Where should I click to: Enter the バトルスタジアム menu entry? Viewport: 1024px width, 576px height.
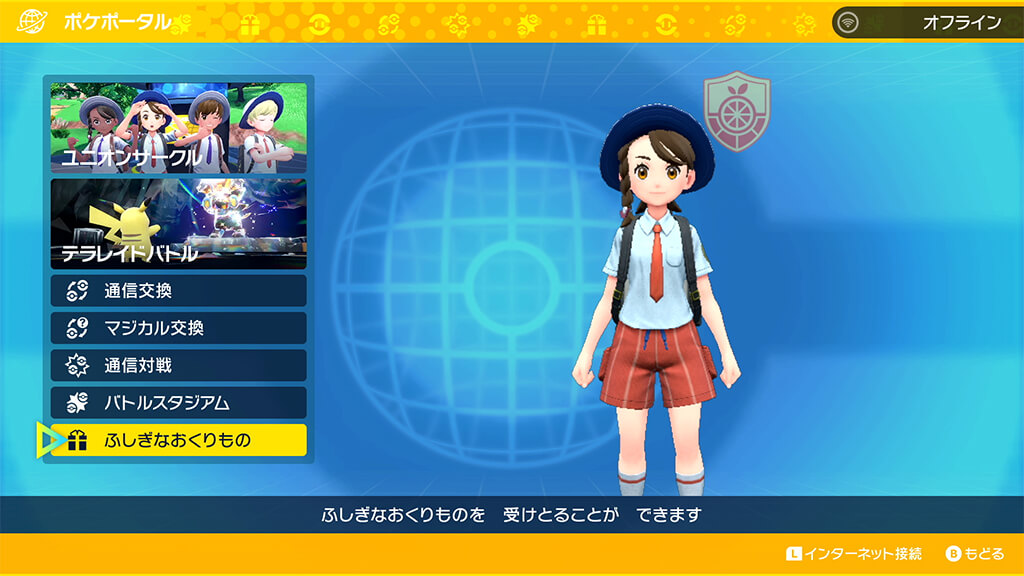[179, 403]
